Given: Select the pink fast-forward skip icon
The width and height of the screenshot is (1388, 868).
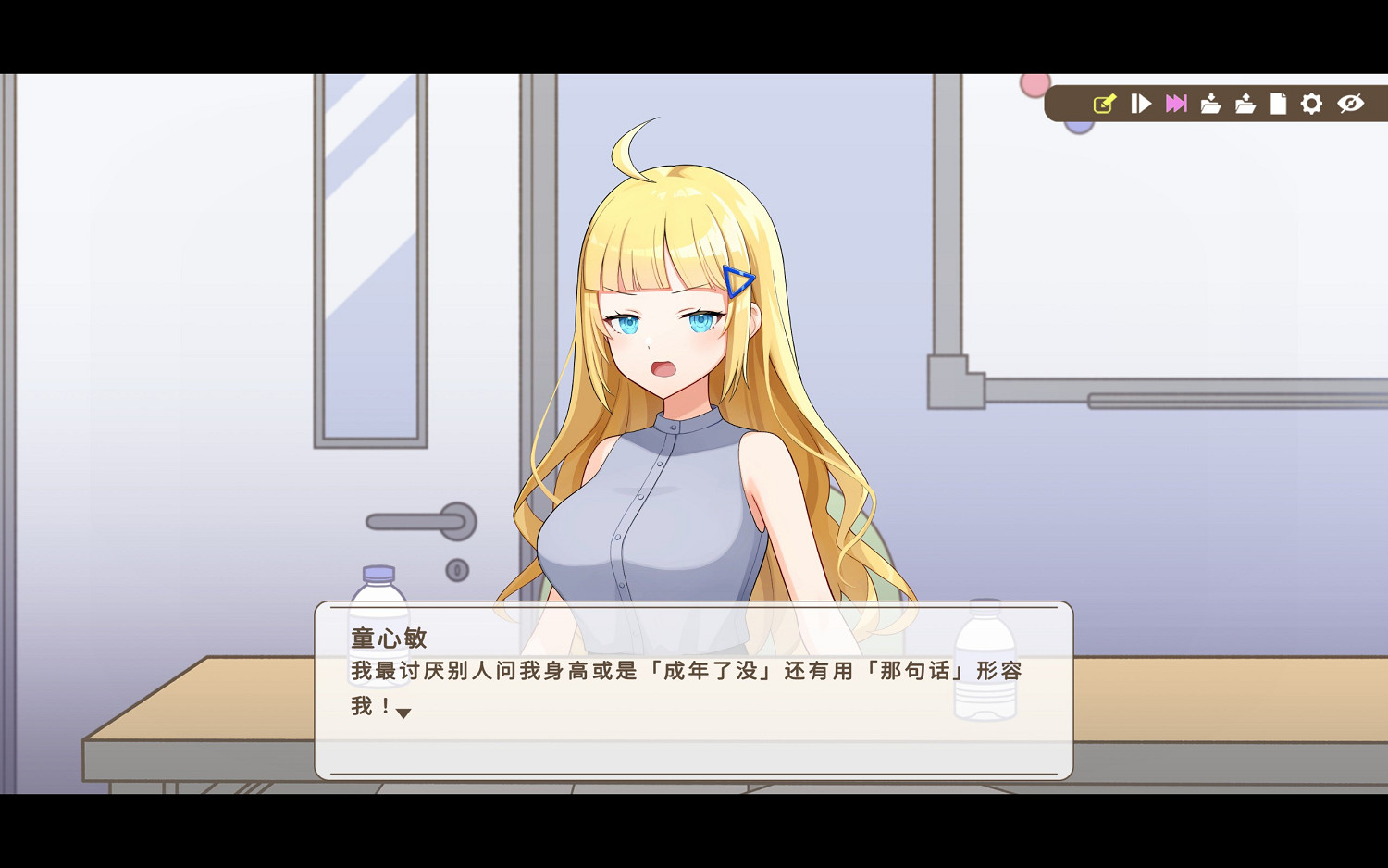Looking at the screenshot, I should pyautogui.click(x=1176, y=104).
